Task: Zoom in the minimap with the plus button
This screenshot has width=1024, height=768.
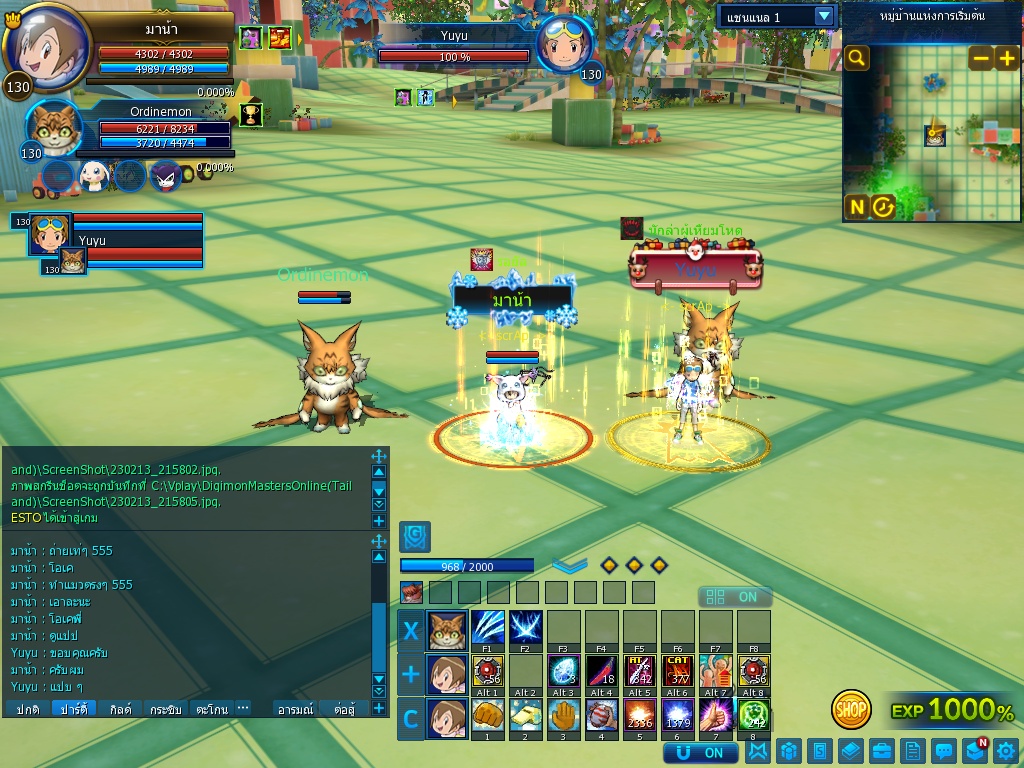Action: tap(1006, 58)
